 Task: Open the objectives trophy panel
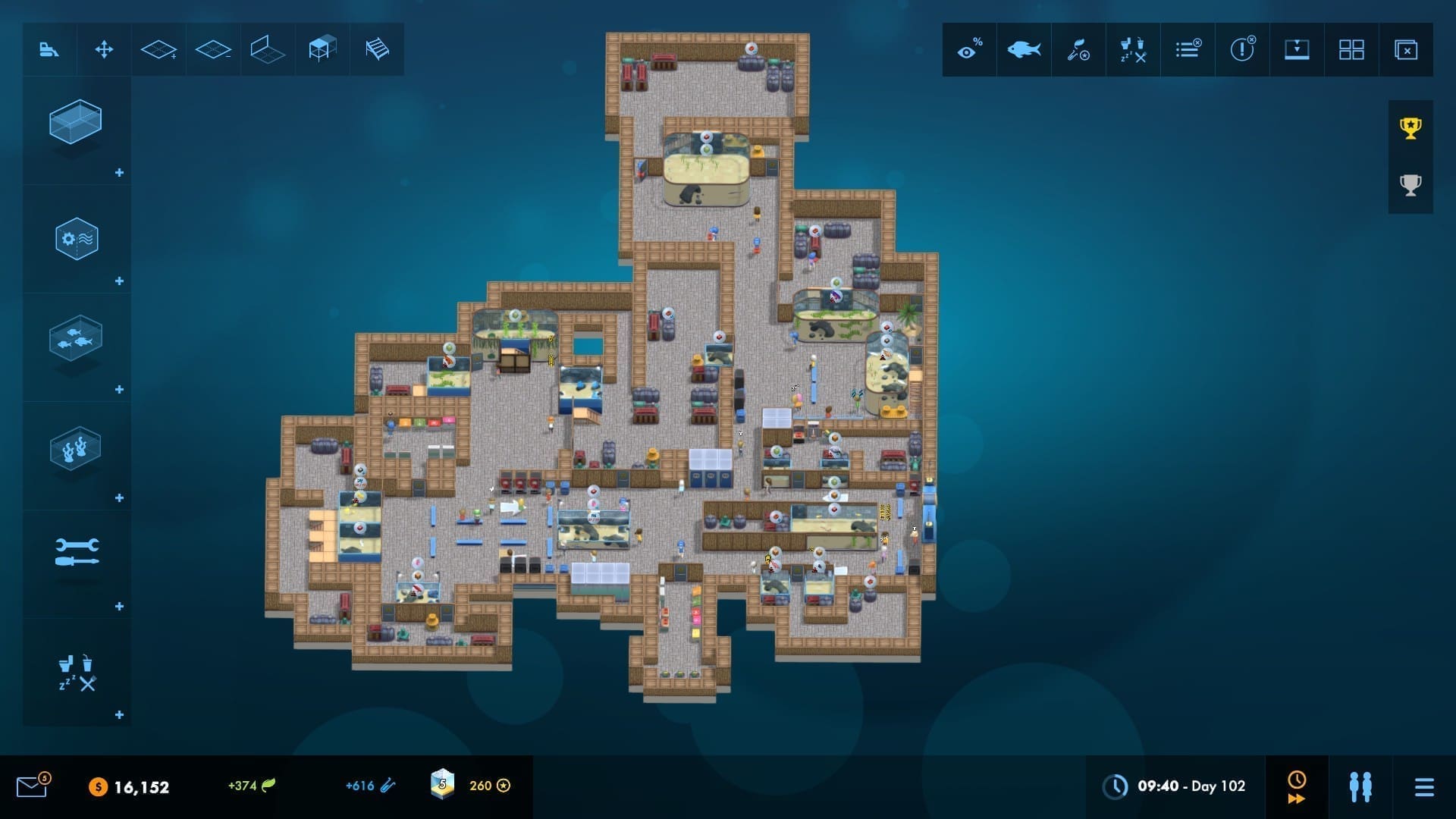tap(1409, 129)
